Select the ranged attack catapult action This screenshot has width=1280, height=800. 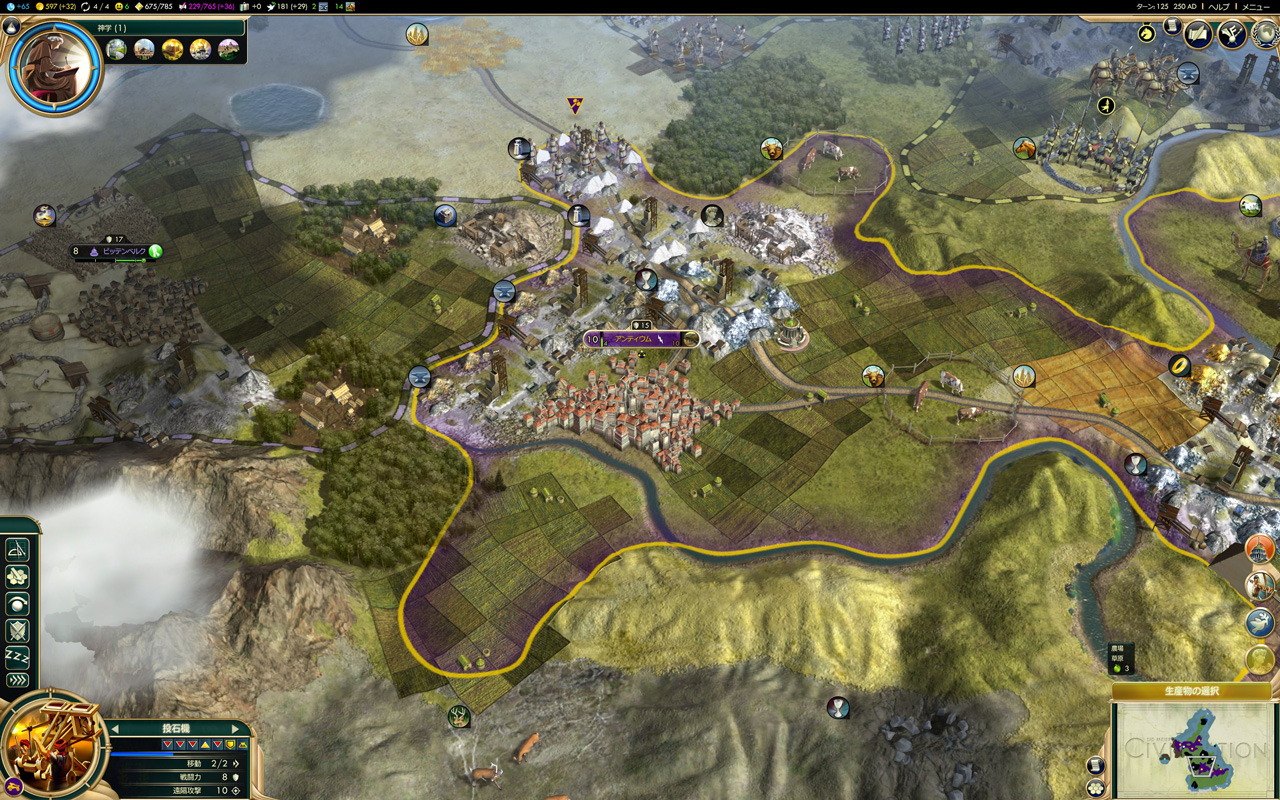(17, 550)
